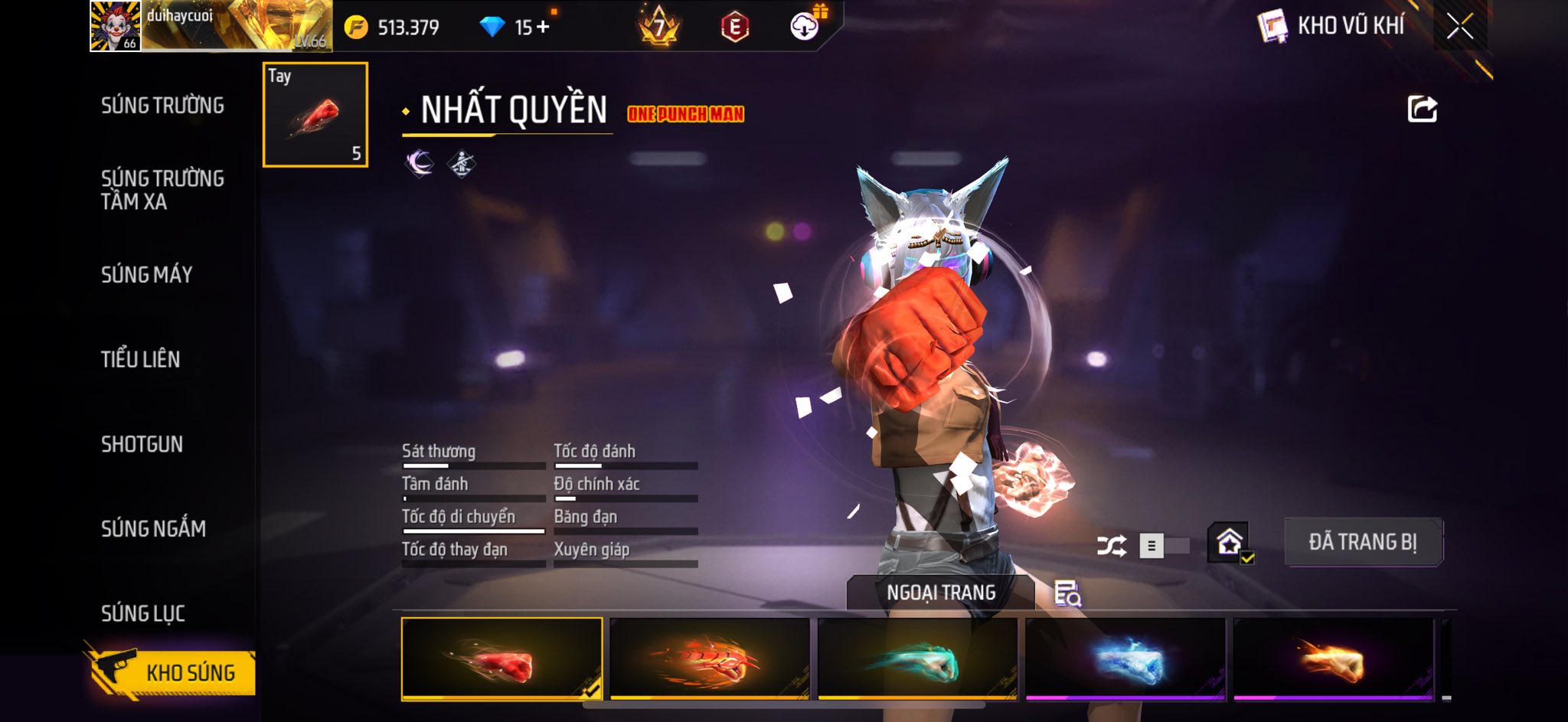1568x722 pixels.
Task: Select the Súng Máy category
Action: coord(146,275)
